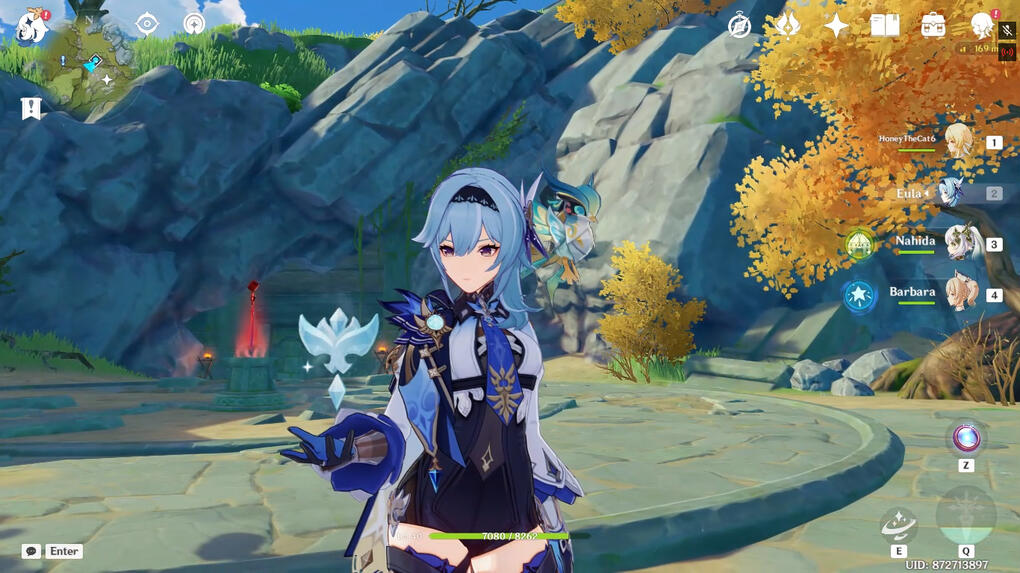The image size is (1020, 573).
Task: Open the chat box
Action: (31, 551)
